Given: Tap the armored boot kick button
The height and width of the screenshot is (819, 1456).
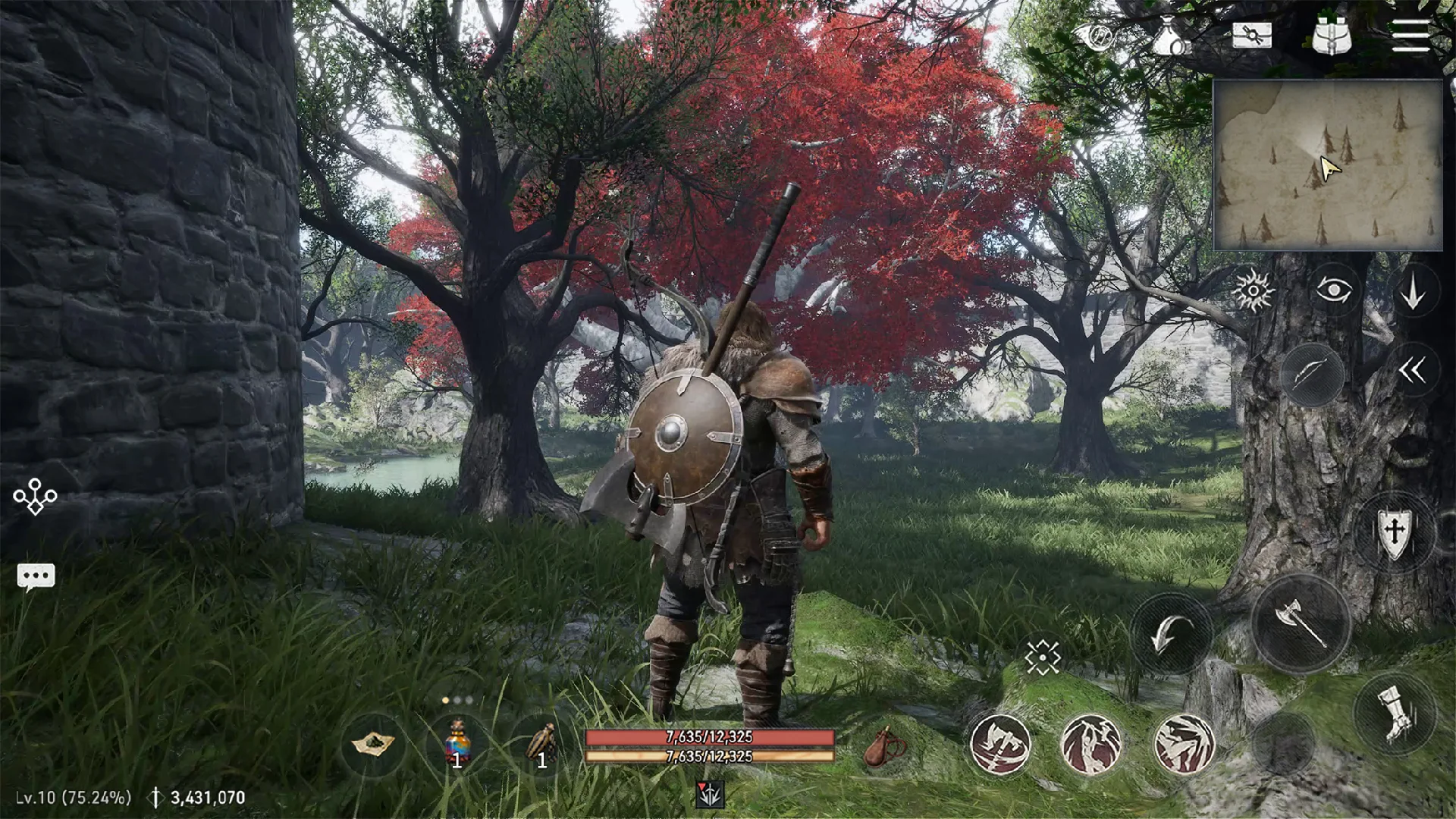Looking at the screenshot, I should click(1394, 713).
